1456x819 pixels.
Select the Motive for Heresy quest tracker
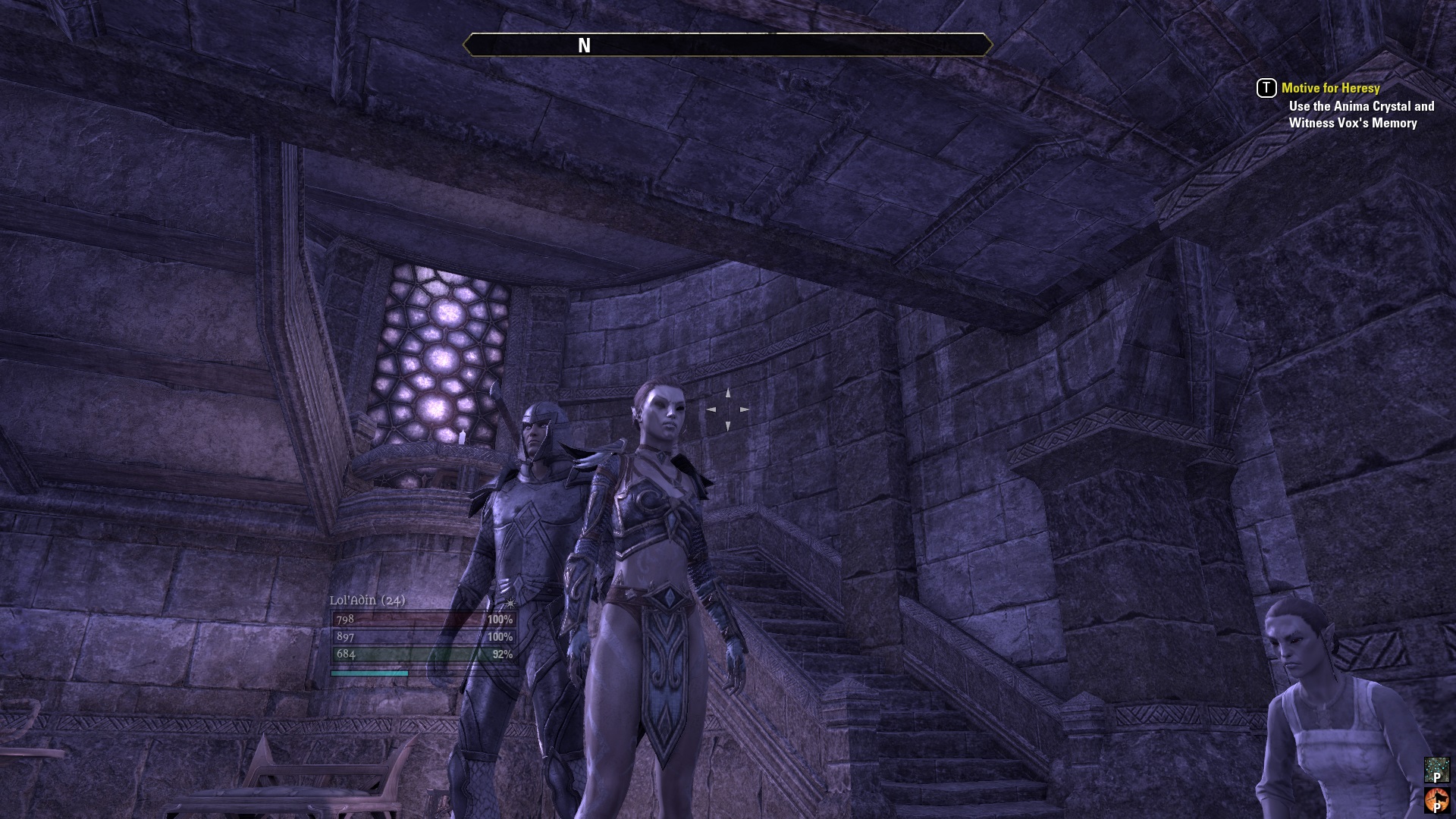click(1330, 88)
